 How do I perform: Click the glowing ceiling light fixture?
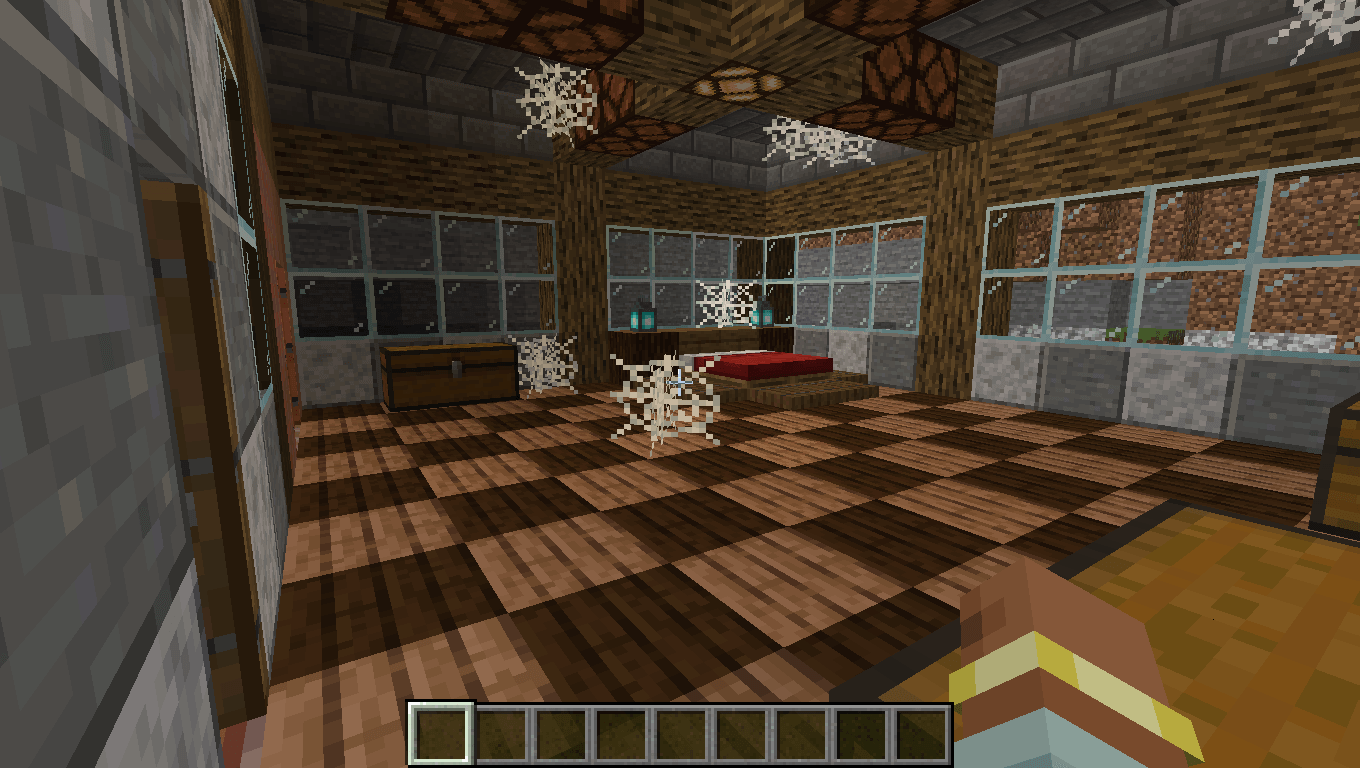pos(740,85)
